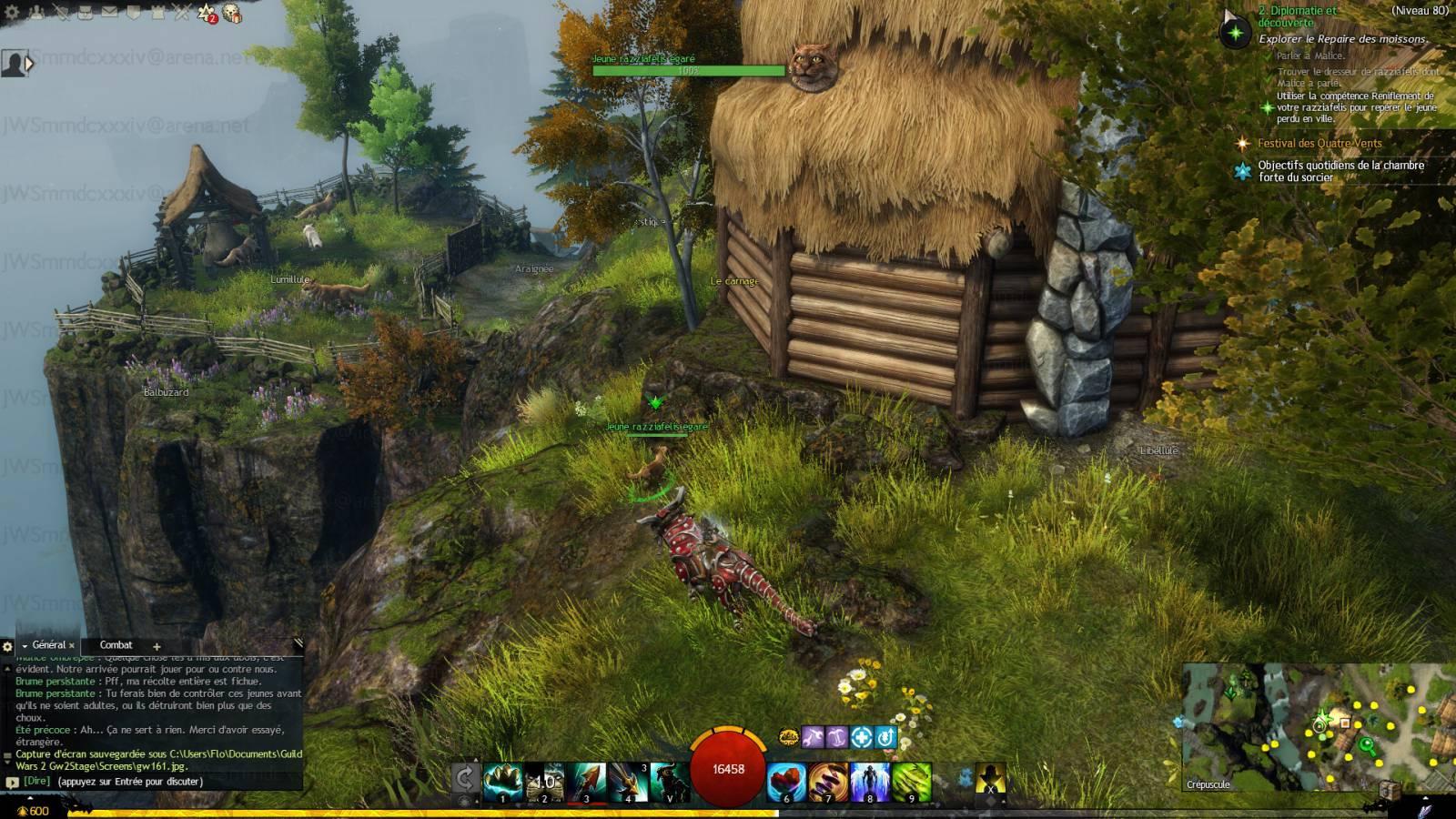This screenshot has width=1456, height=819.
Task: Use the green slash skill in slot 9
Action: click(x=912, y=782)
